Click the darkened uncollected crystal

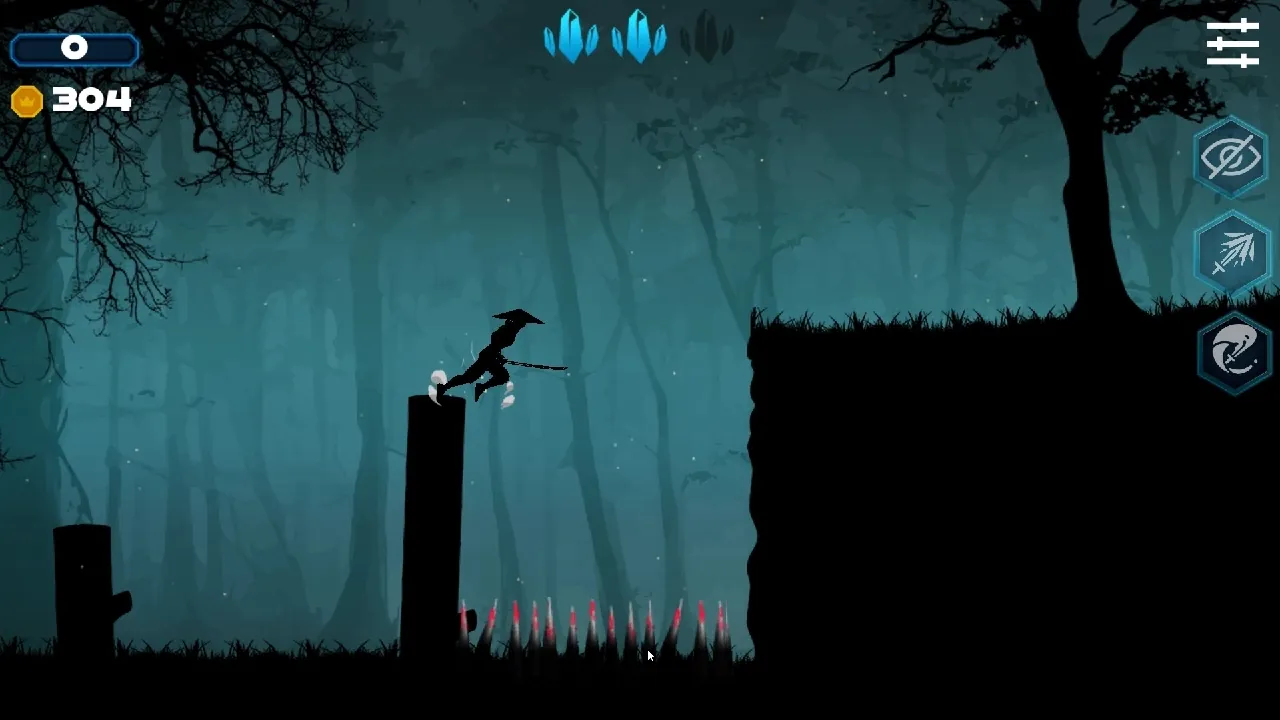click(x=705, y=37)
